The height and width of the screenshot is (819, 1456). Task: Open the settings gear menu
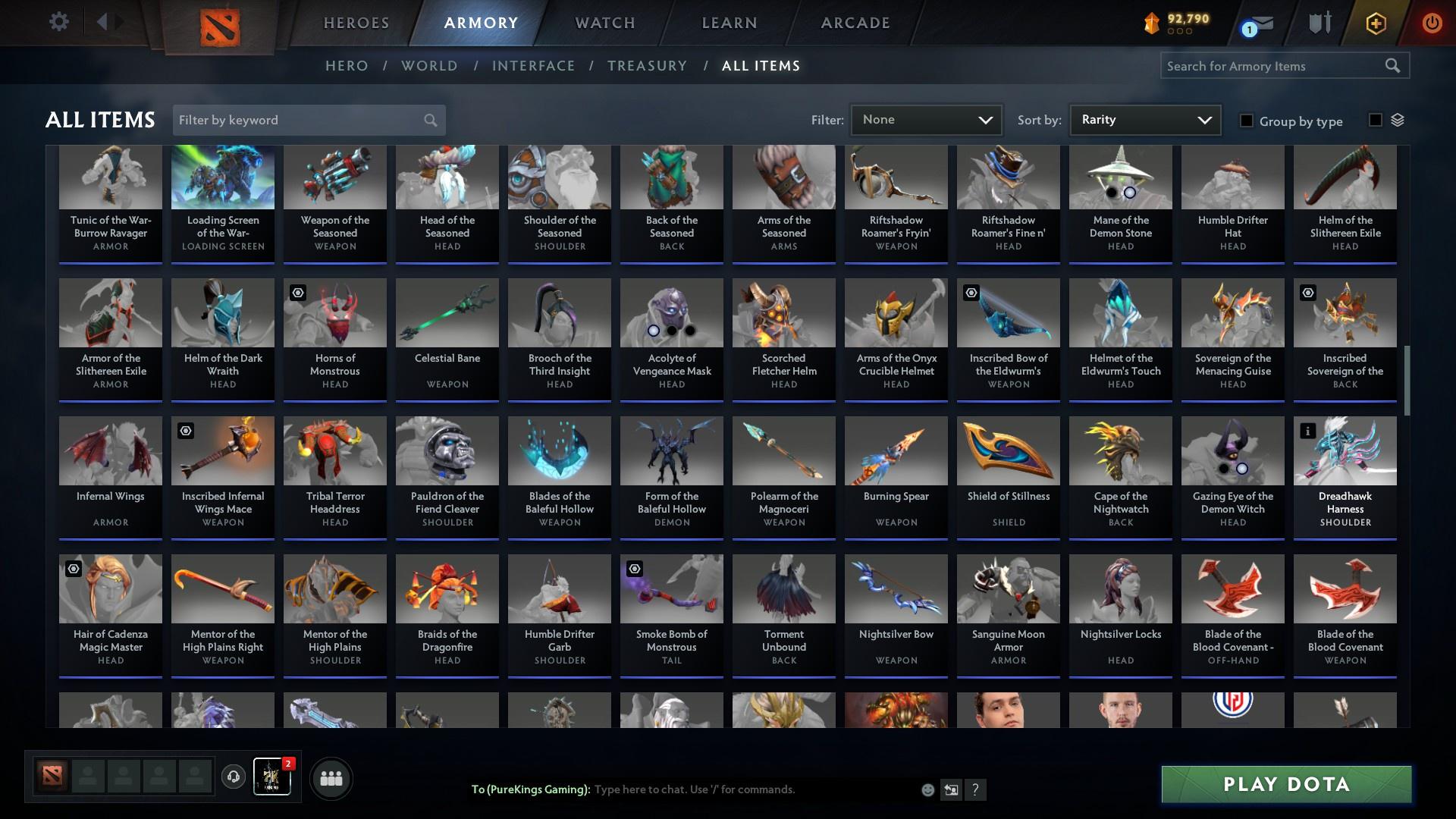click(59, 22)
